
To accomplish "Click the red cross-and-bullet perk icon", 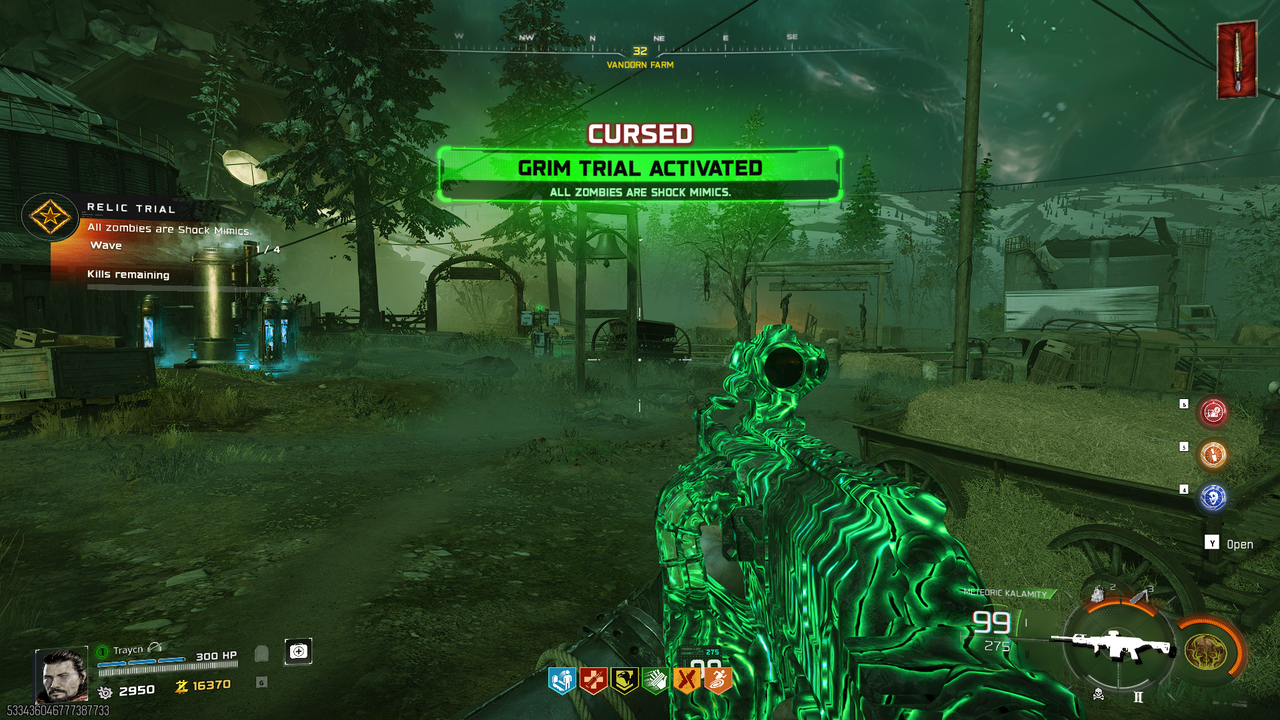I will coord(593,681).
